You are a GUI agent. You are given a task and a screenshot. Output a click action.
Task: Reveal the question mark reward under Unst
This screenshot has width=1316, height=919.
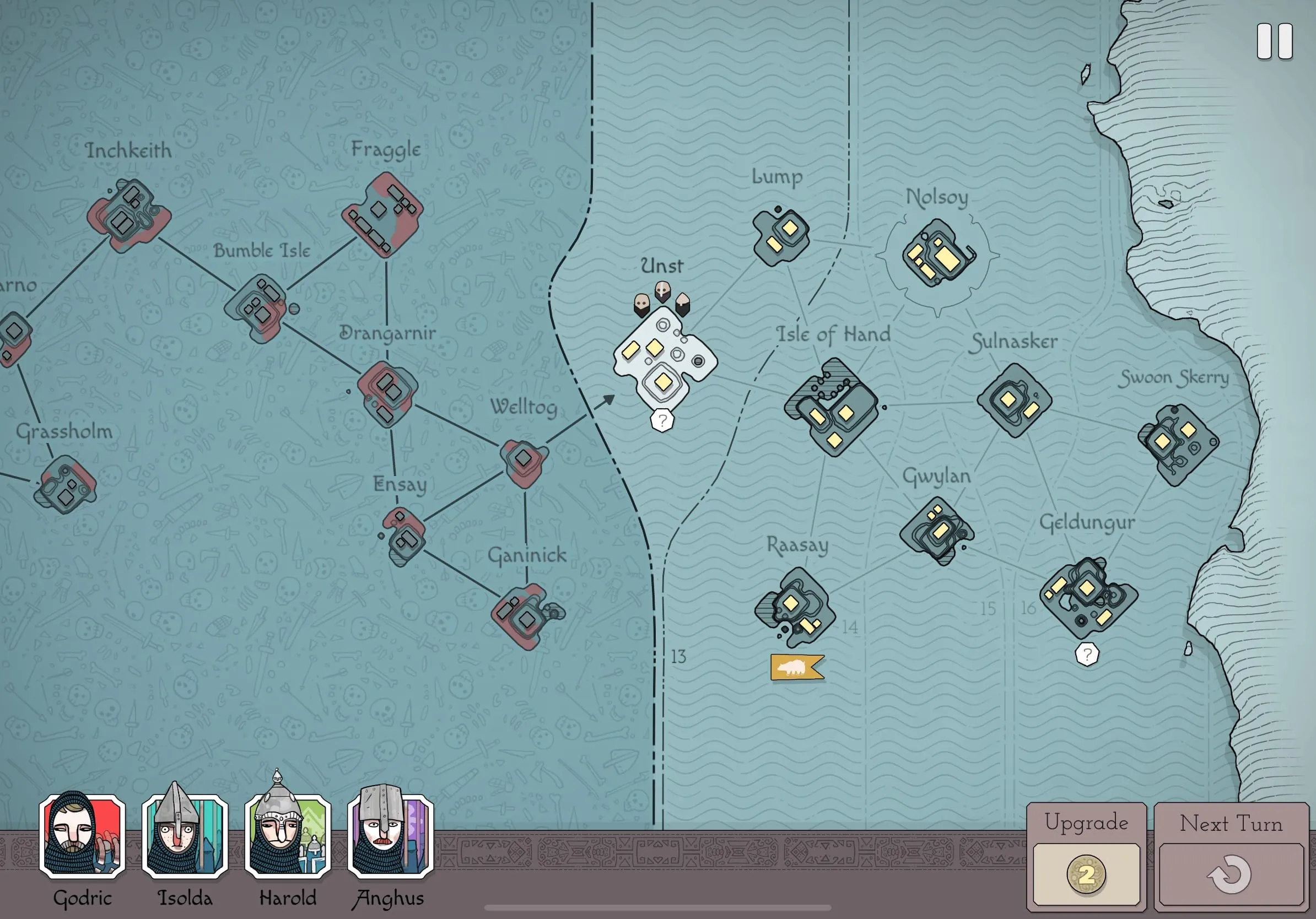661,421
